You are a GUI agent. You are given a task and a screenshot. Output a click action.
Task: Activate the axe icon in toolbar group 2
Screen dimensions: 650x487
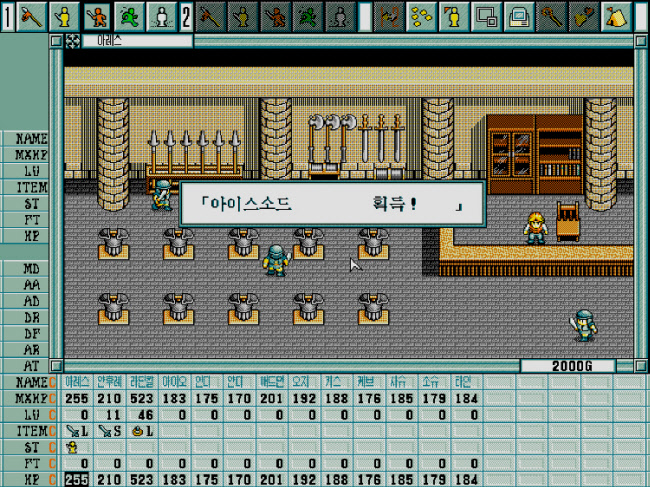(211, 15)
